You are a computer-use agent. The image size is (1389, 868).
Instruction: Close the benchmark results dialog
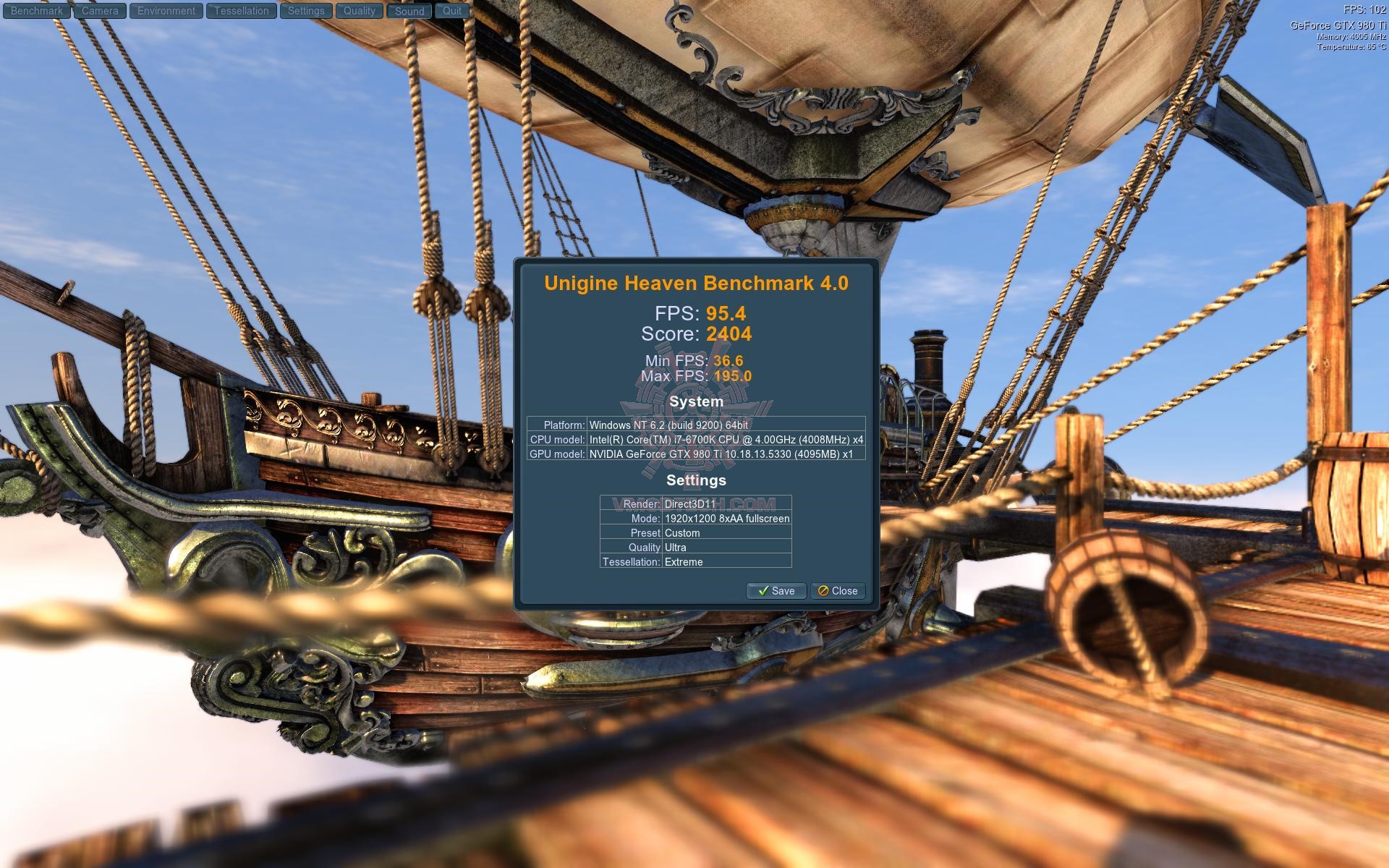[838, 591]
